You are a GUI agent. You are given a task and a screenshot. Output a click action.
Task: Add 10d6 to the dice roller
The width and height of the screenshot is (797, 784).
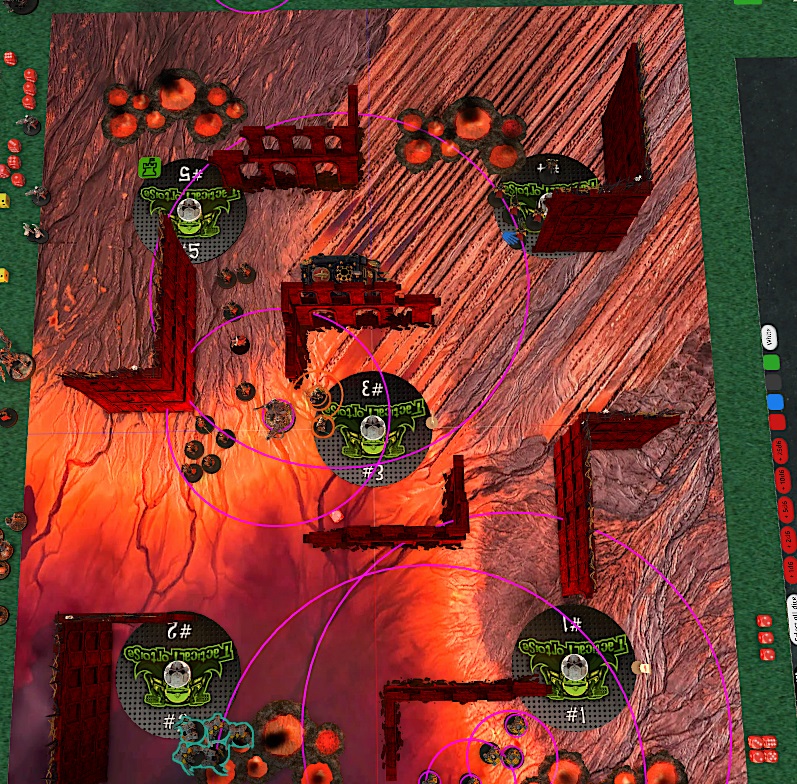coord(784,480)
